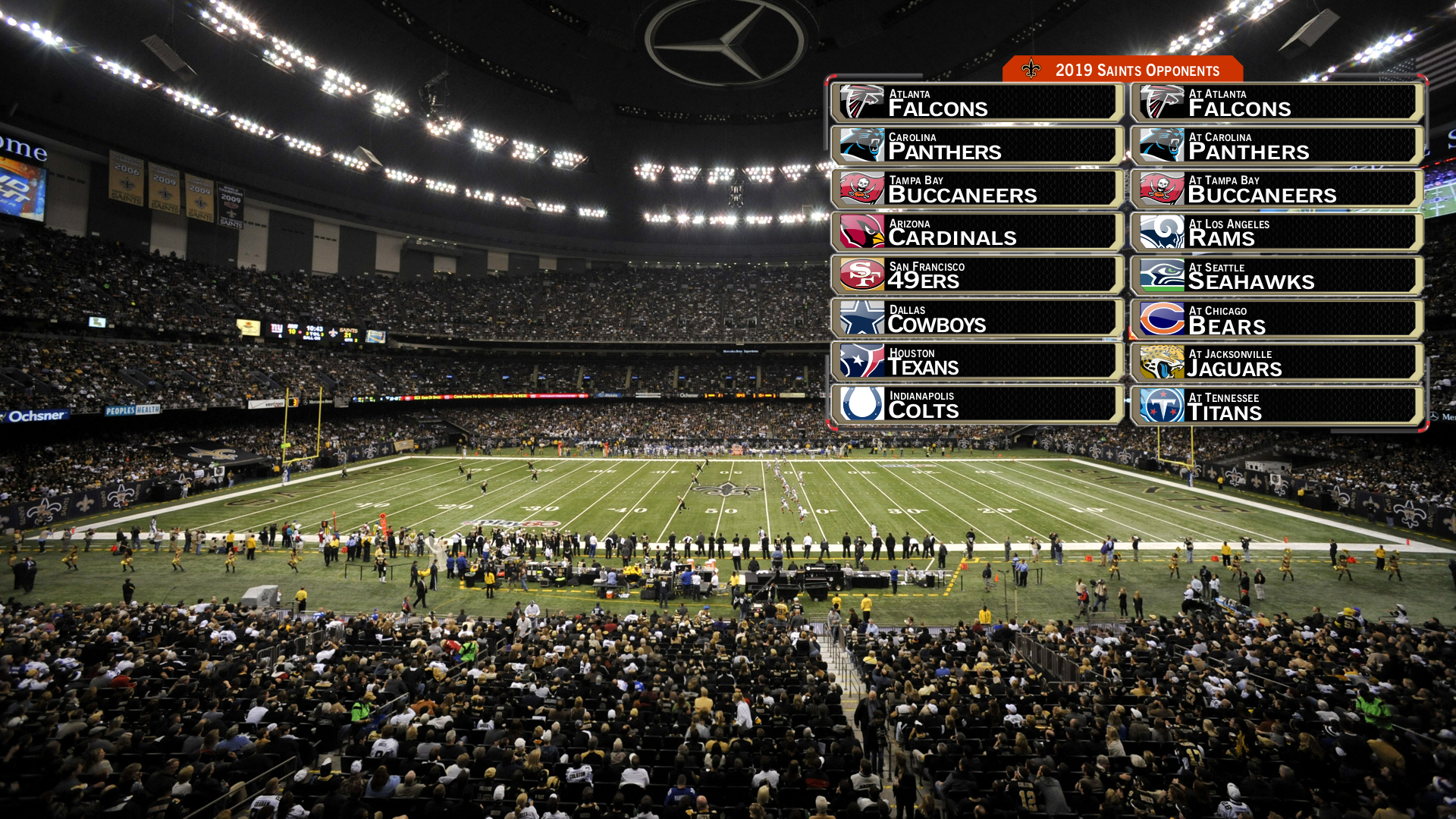Image resolution: width=1456 pixels, height=819 pixels.
Task: Select the 'At Los Angeles Rams' entry
Action: (1276, 232)
